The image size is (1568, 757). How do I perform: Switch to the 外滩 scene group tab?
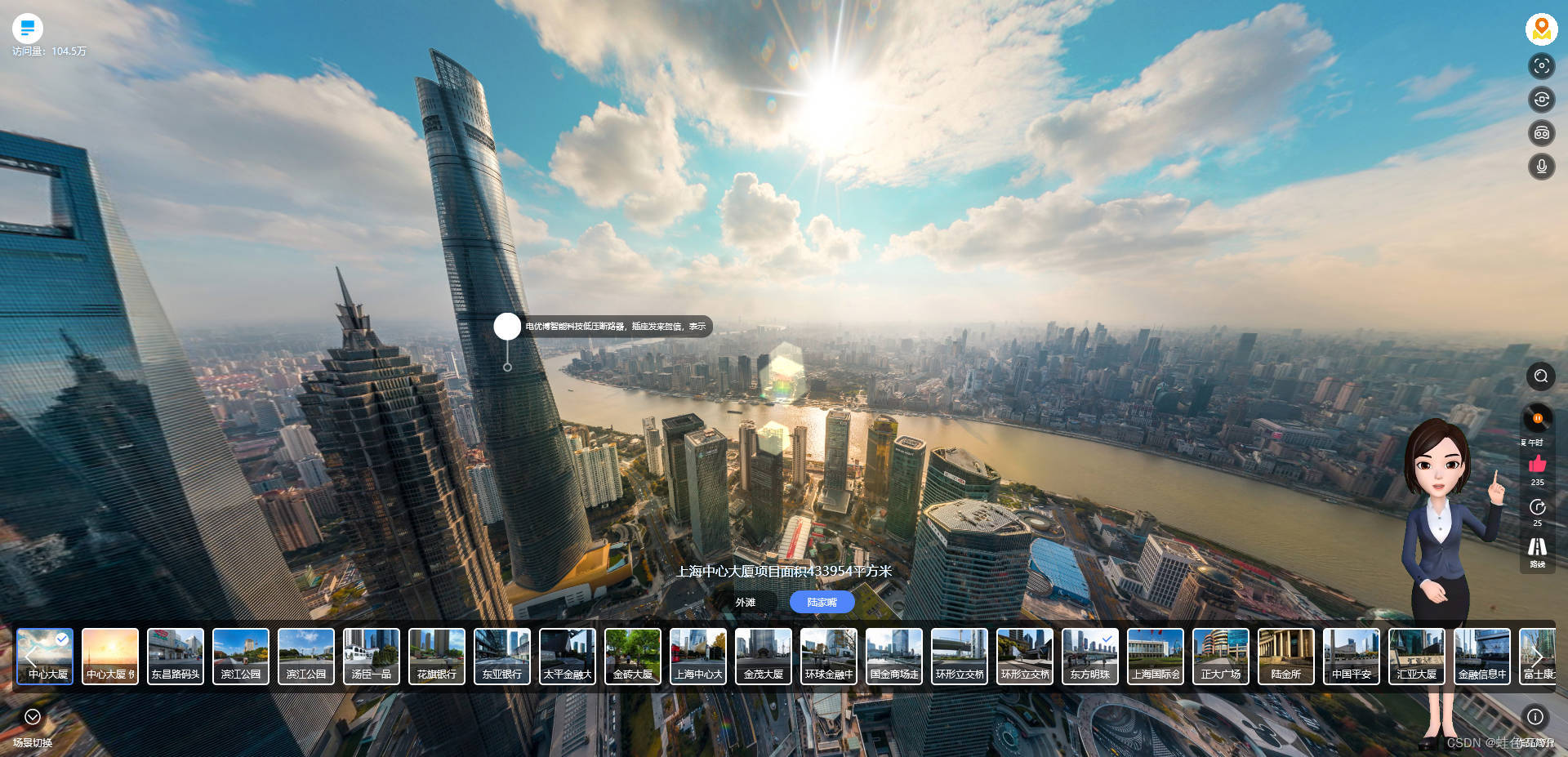click(x=745, y=603)
